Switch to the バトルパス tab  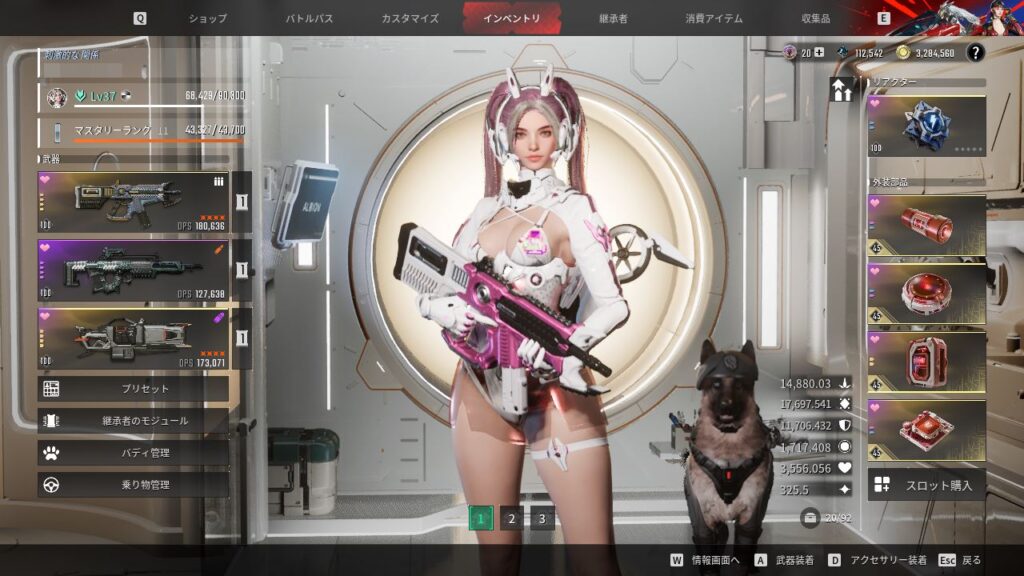tap(310, 18)
